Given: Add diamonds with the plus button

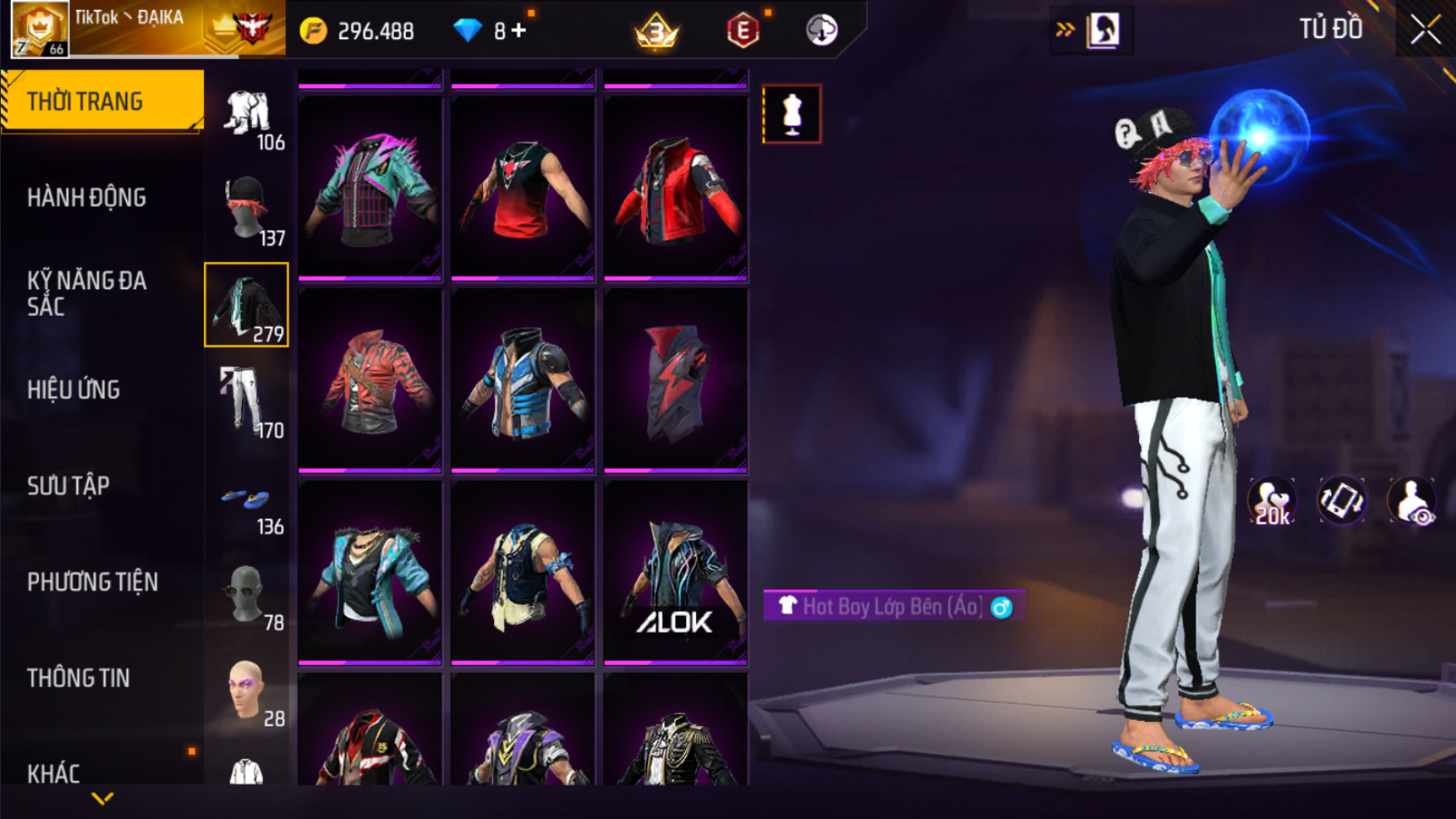Looking at the screenshot, I should 520,31.
